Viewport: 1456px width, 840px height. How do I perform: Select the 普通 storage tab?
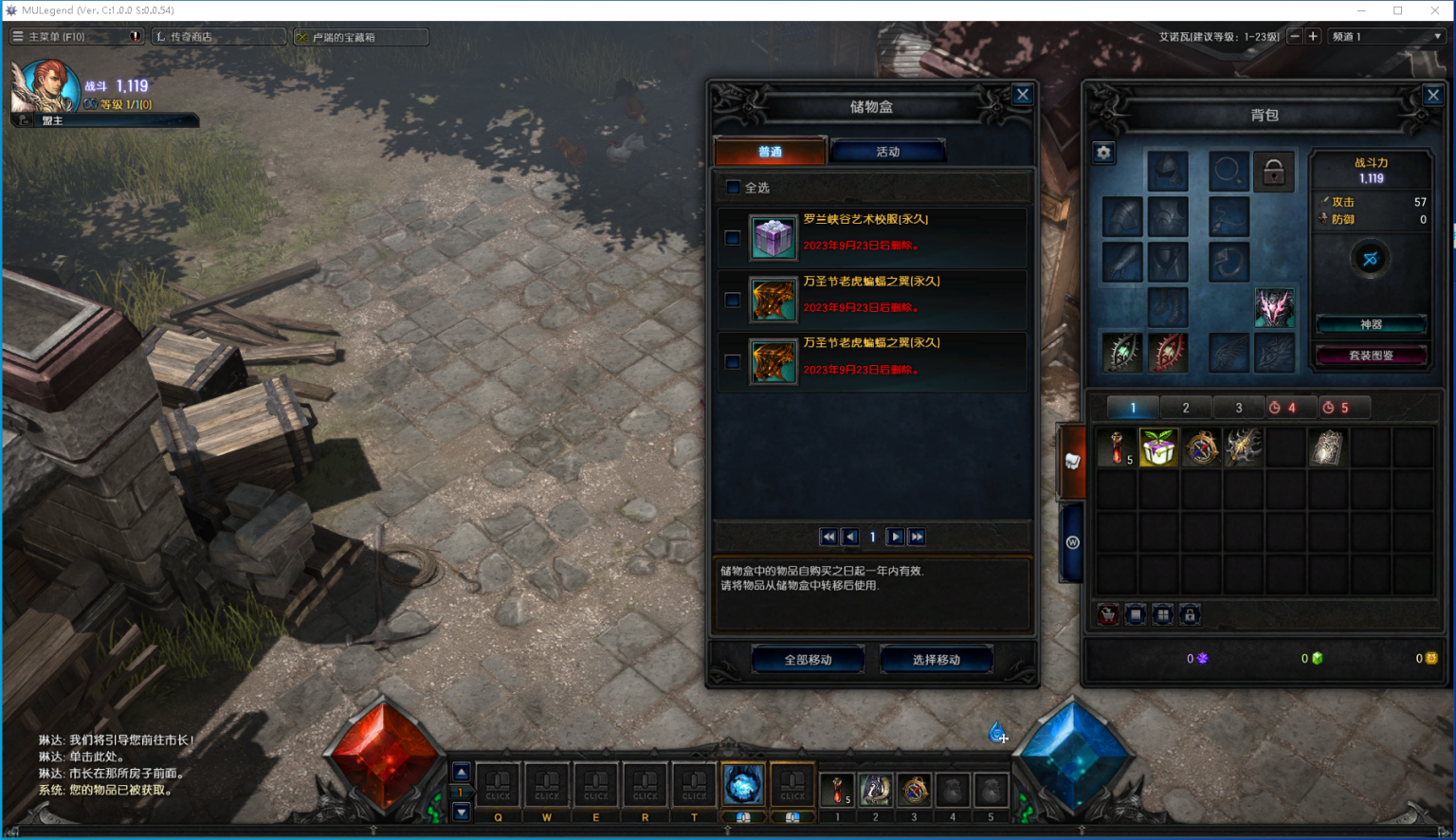(x=770, y=152)
